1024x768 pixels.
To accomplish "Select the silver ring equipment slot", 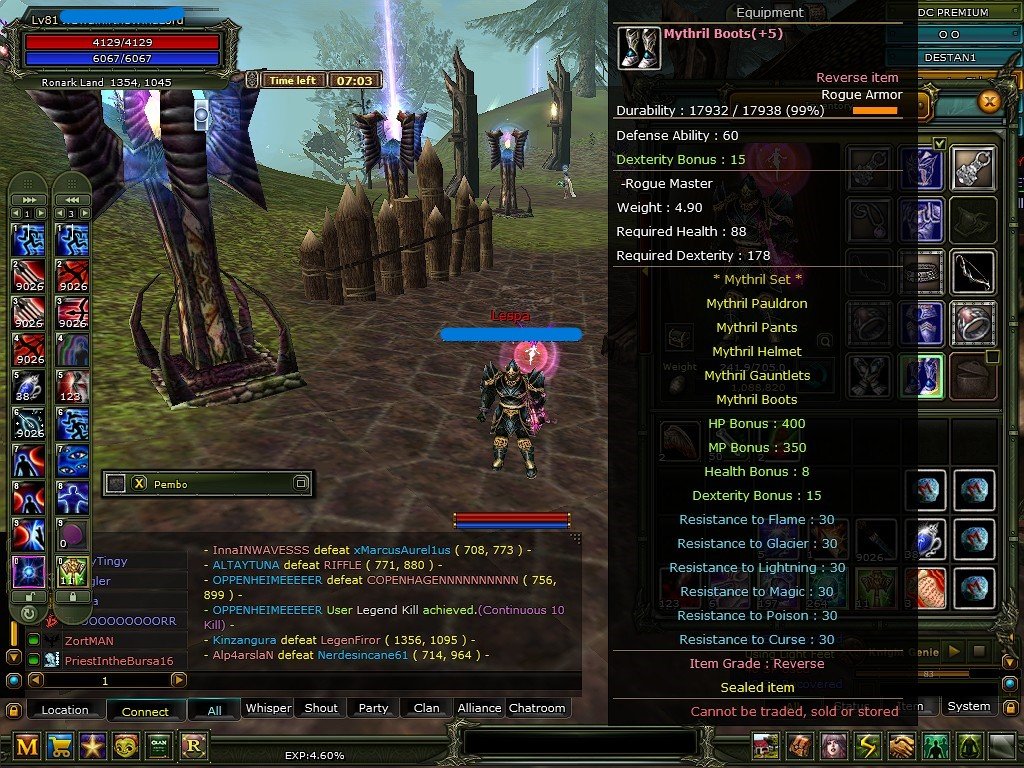I will point(972,323).
